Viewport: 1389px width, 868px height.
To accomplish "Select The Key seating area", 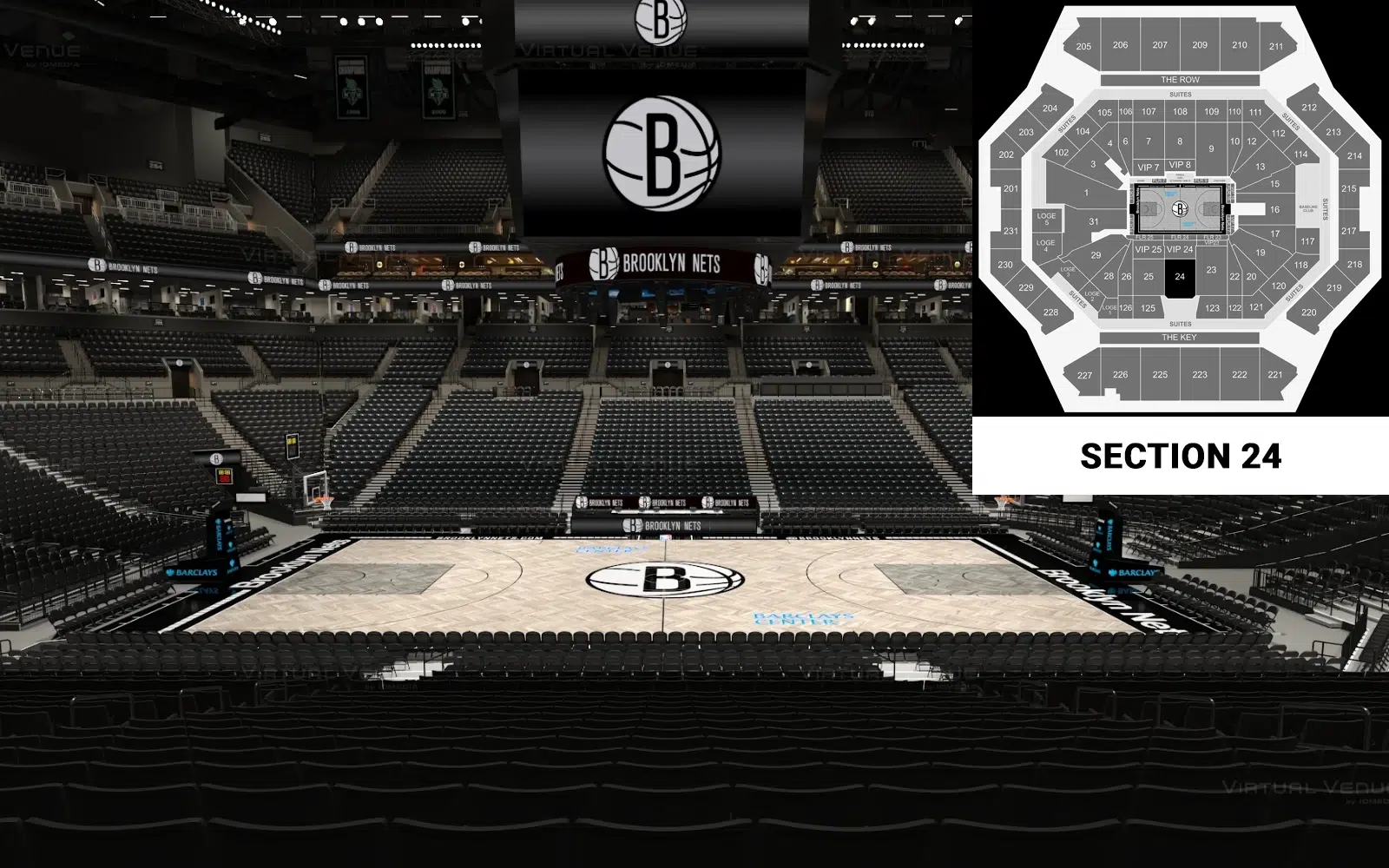I will (x=1179, y=338).
